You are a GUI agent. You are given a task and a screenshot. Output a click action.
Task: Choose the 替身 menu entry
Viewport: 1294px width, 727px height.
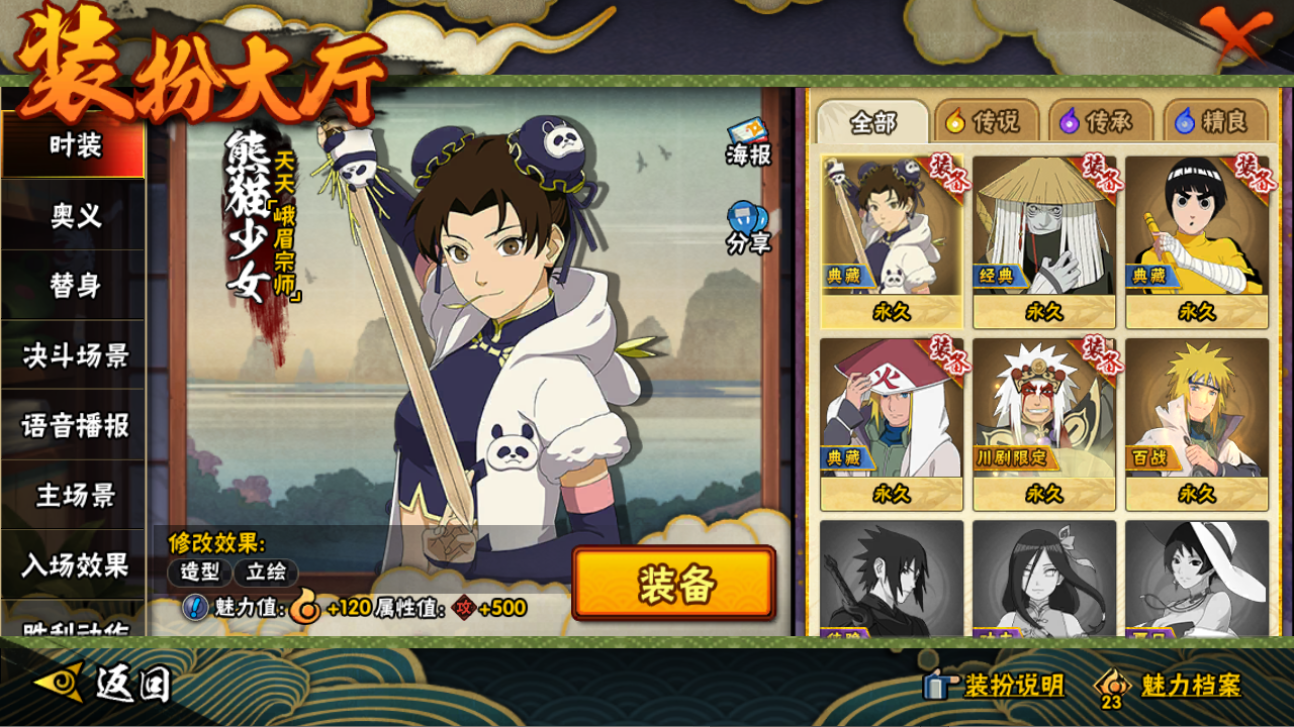(x=75, y=286)
